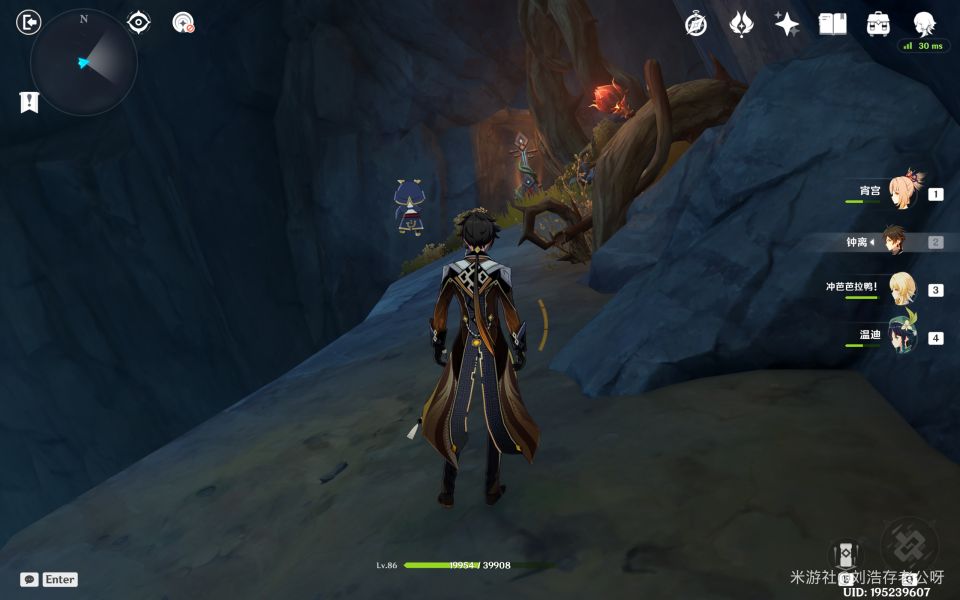Screen dimensions: 960x600
Task: Open the winged battle pass icon
Action: click(x=741, y=24)
